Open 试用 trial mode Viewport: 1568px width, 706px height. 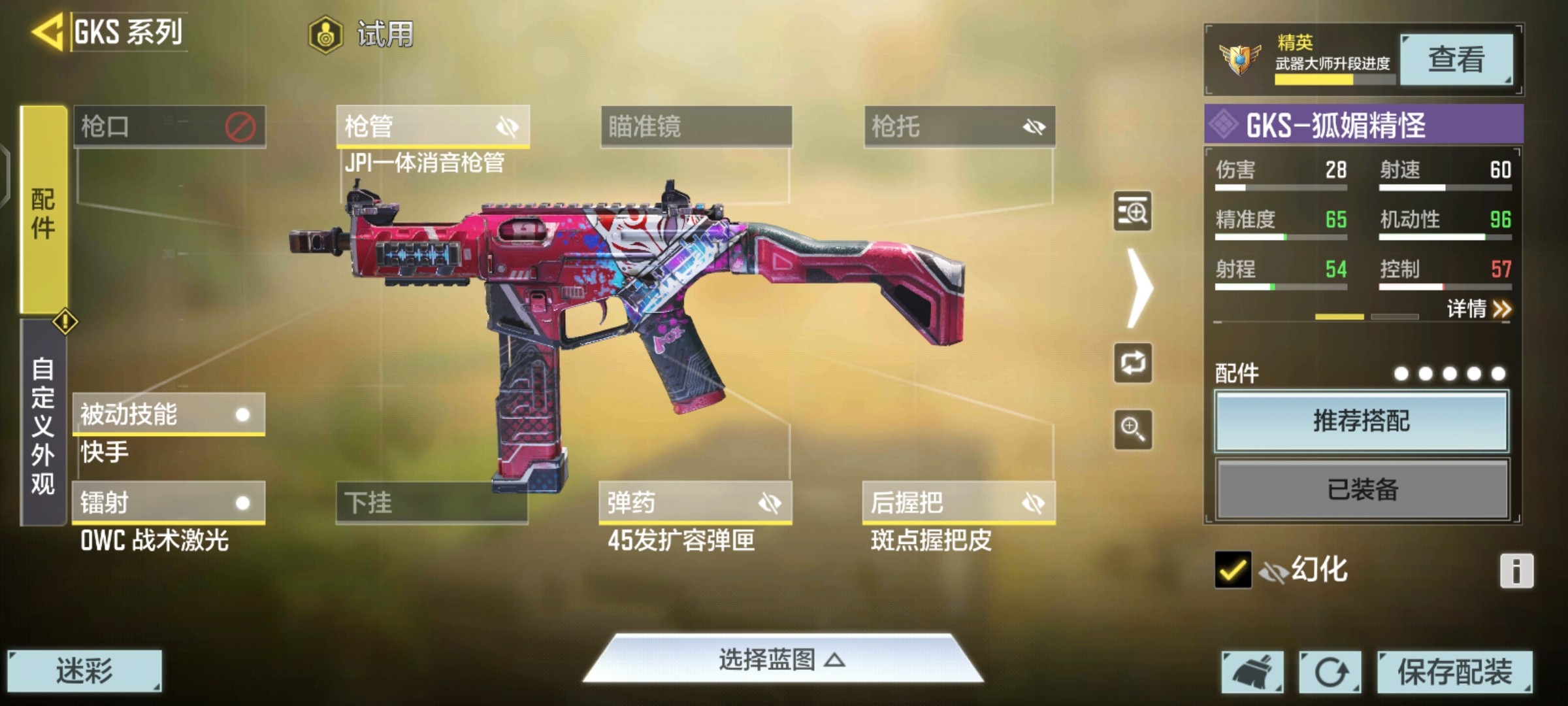[363, 34]
